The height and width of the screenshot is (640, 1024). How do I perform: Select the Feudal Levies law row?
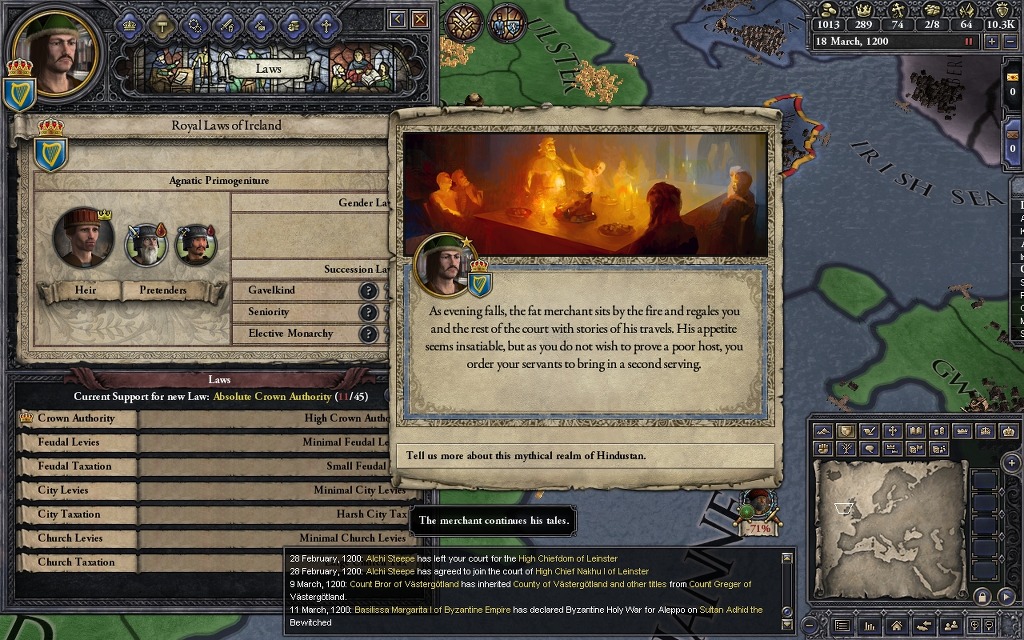tap(77, 442)
